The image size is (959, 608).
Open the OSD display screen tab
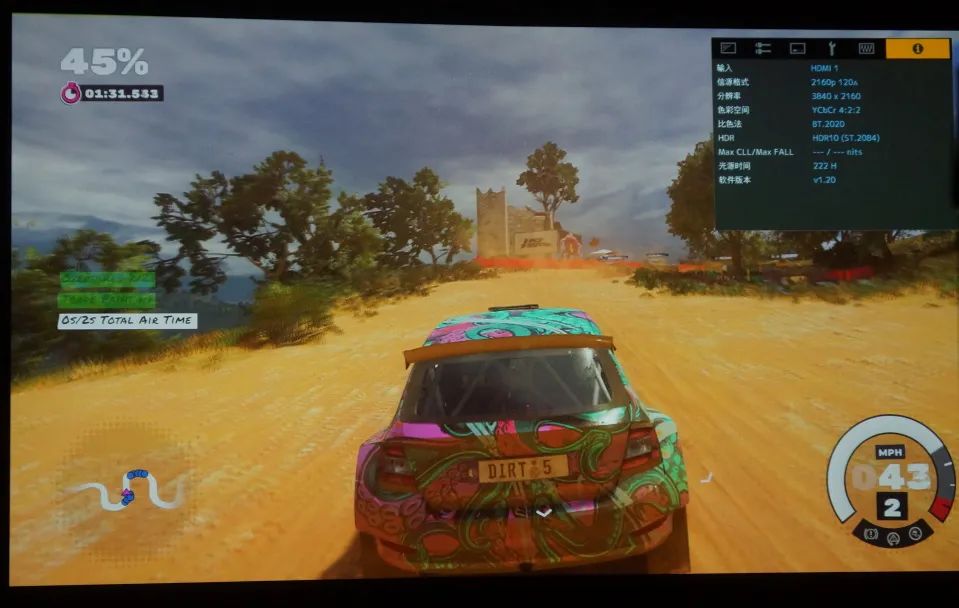click(797, 48)
